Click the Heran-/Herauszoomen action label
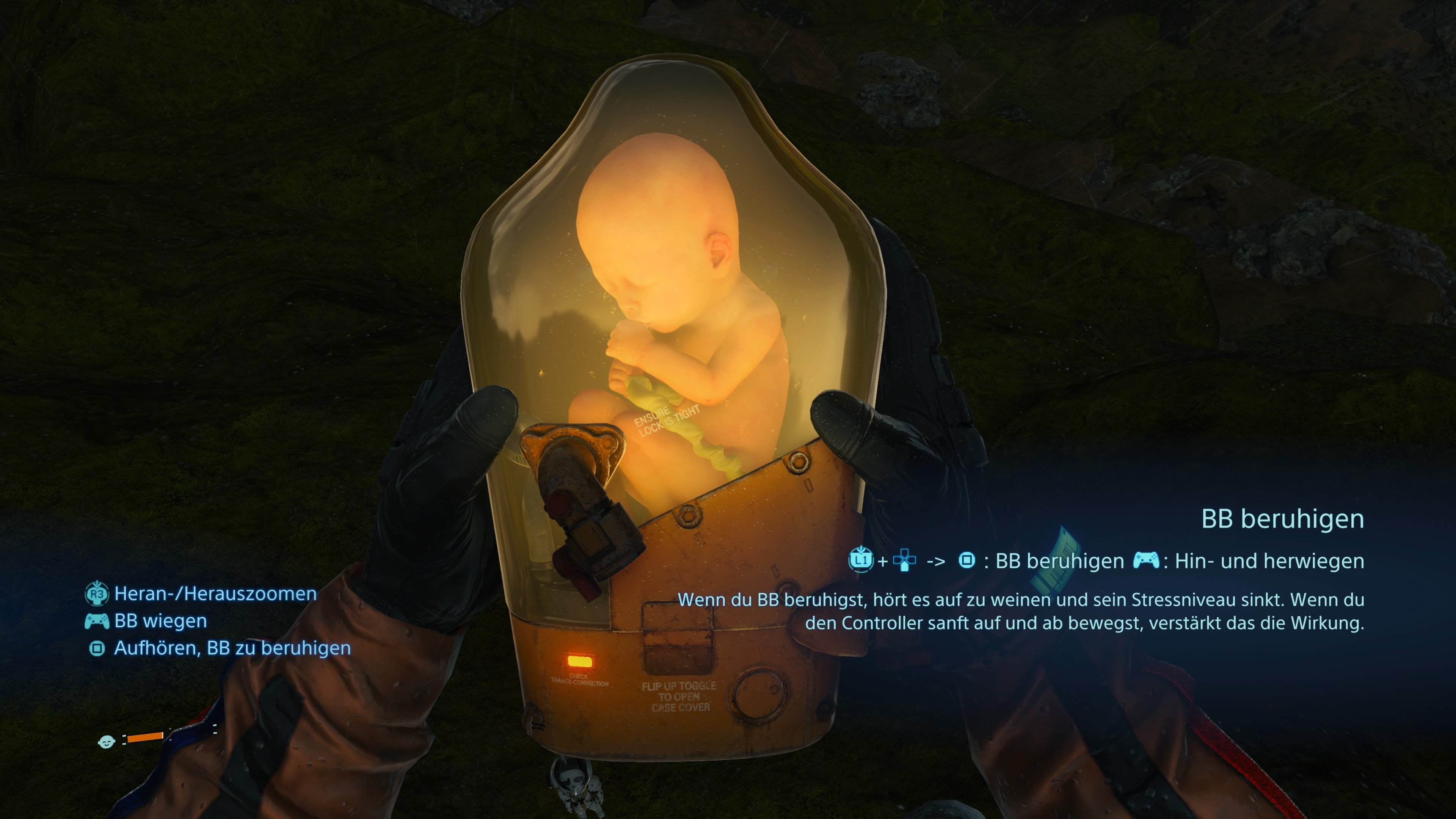This screenshot has height=819, width=1456. pos(215,593)
